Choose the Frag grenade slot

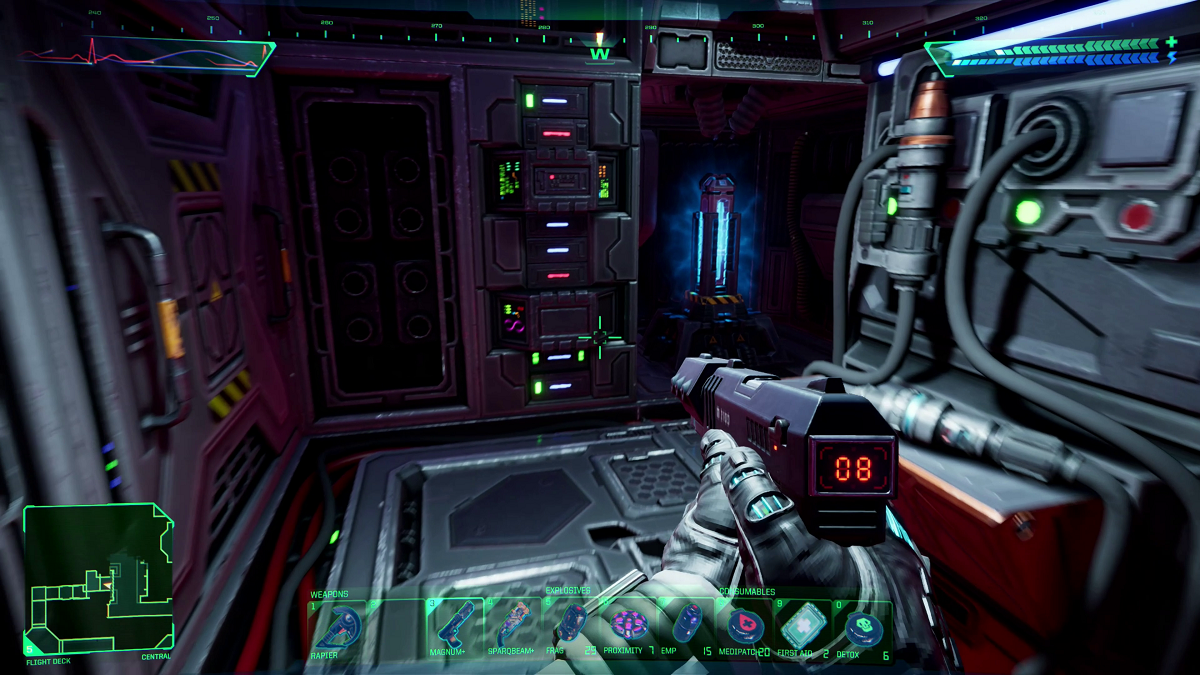tap(572, 626)
